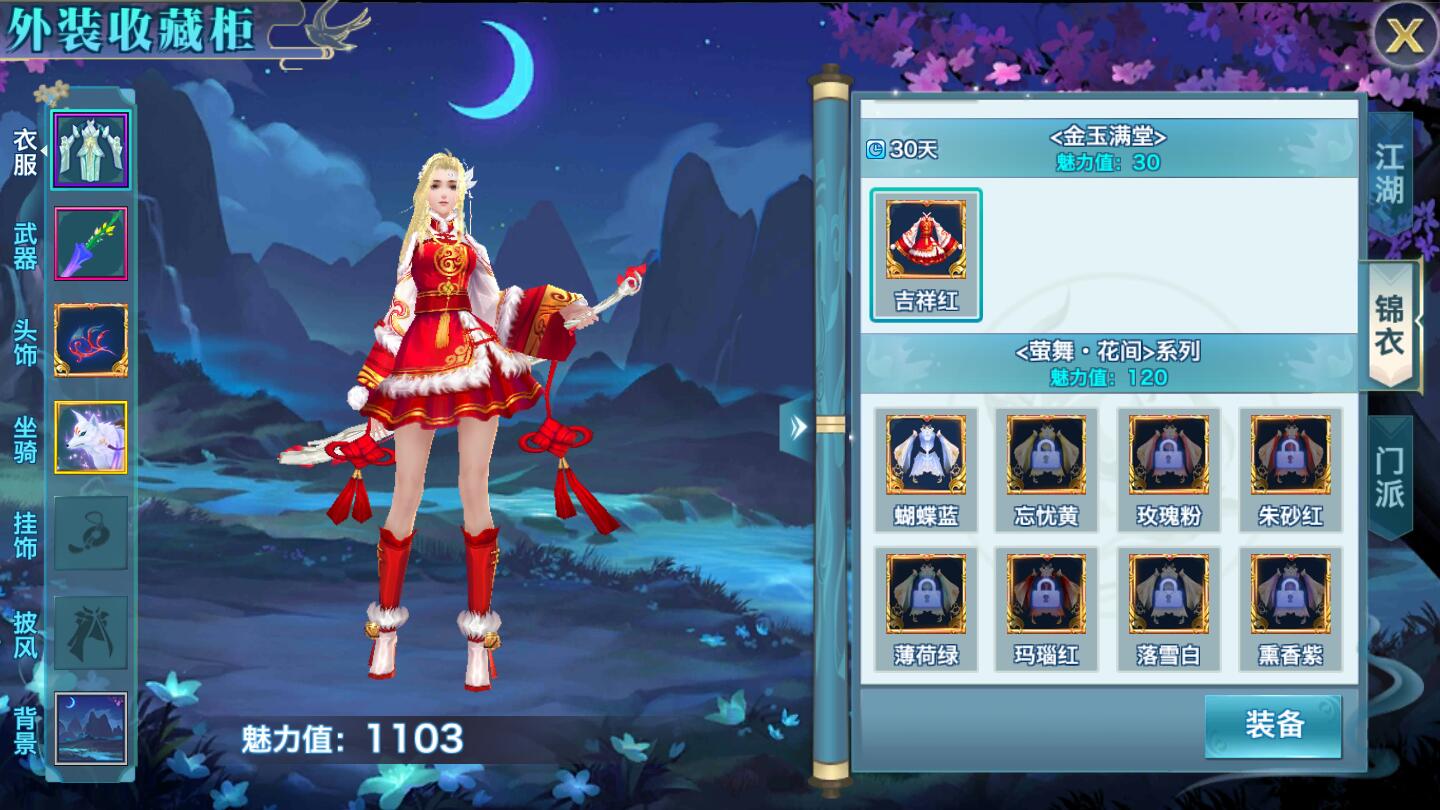Open the 锦衣 tab
The image size is (1440, 810).
tap(1390, 326)
